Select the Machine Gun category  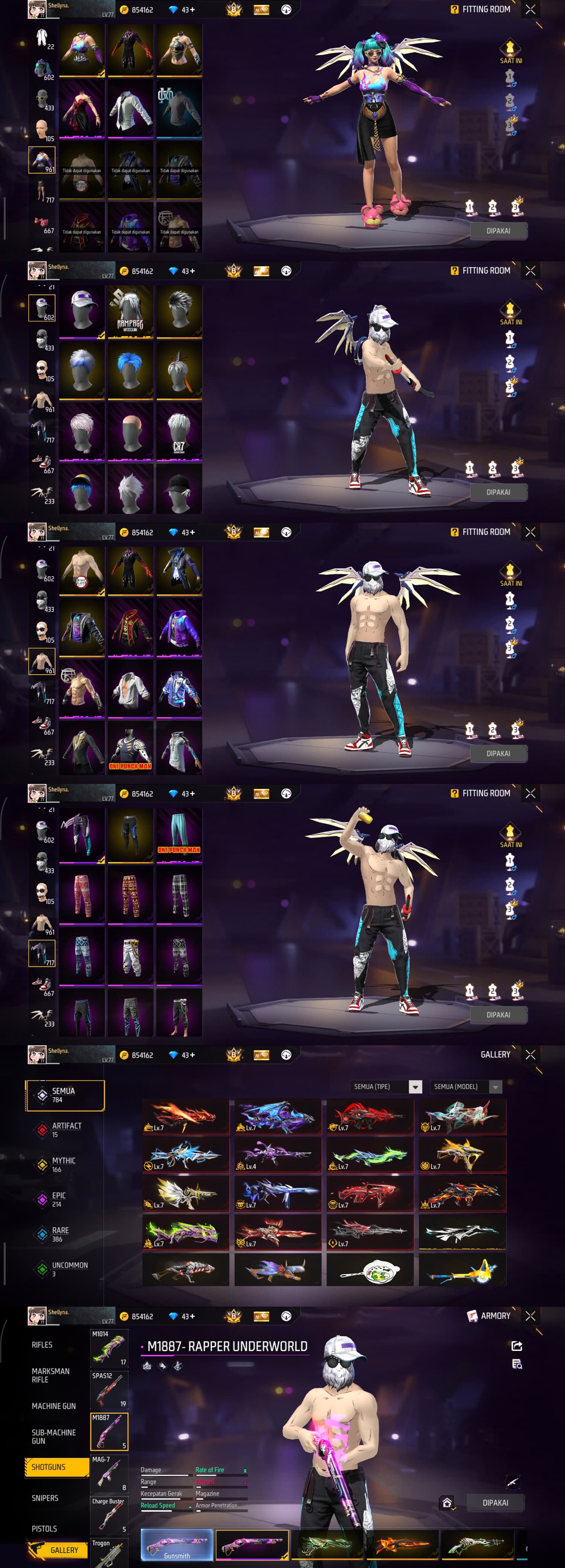[x=53, y=1406]
